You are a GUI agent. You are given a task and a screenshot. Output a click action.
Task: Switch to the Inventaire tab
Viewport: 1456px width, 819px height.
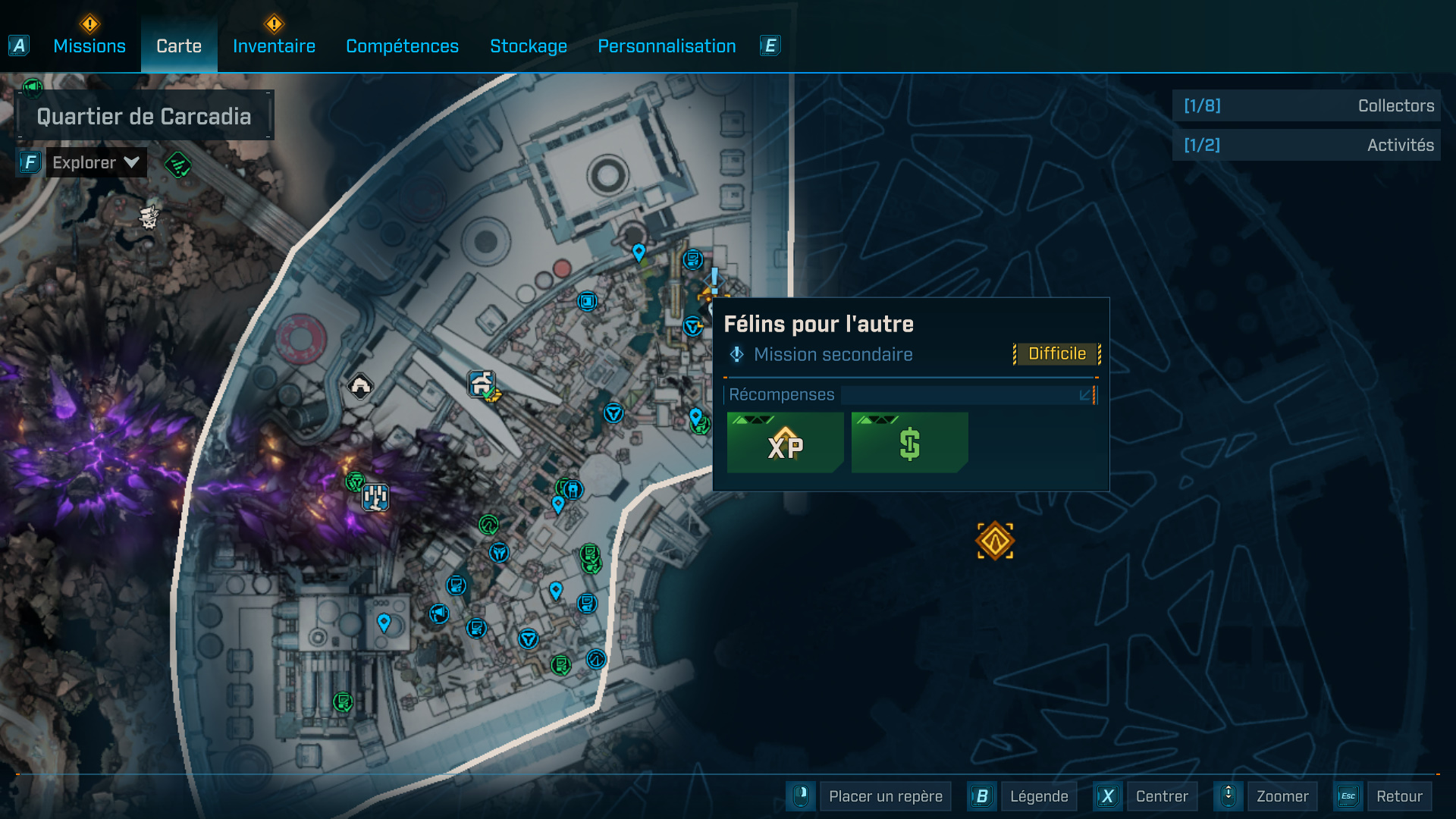pyautogui.click(x=273, y=45)
